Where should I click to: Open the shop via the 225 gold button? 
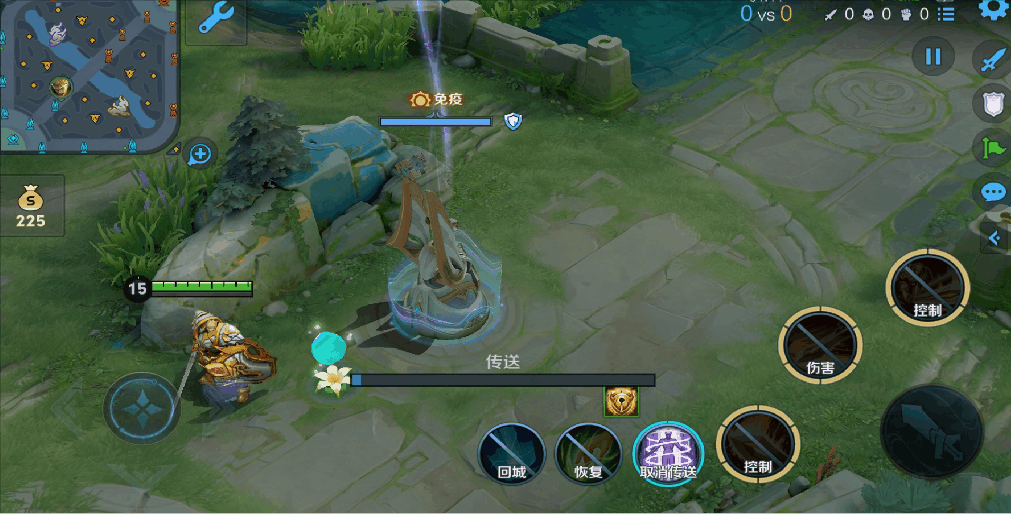coord(31,206)
